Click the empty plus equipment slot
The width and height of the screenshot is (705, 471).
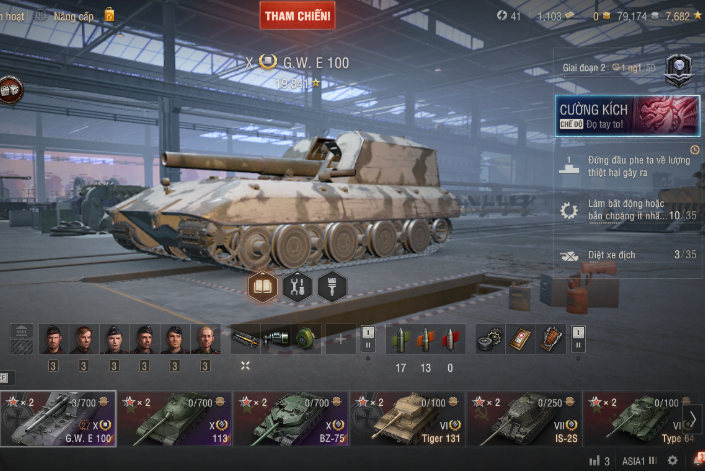(x=340, y=340)
